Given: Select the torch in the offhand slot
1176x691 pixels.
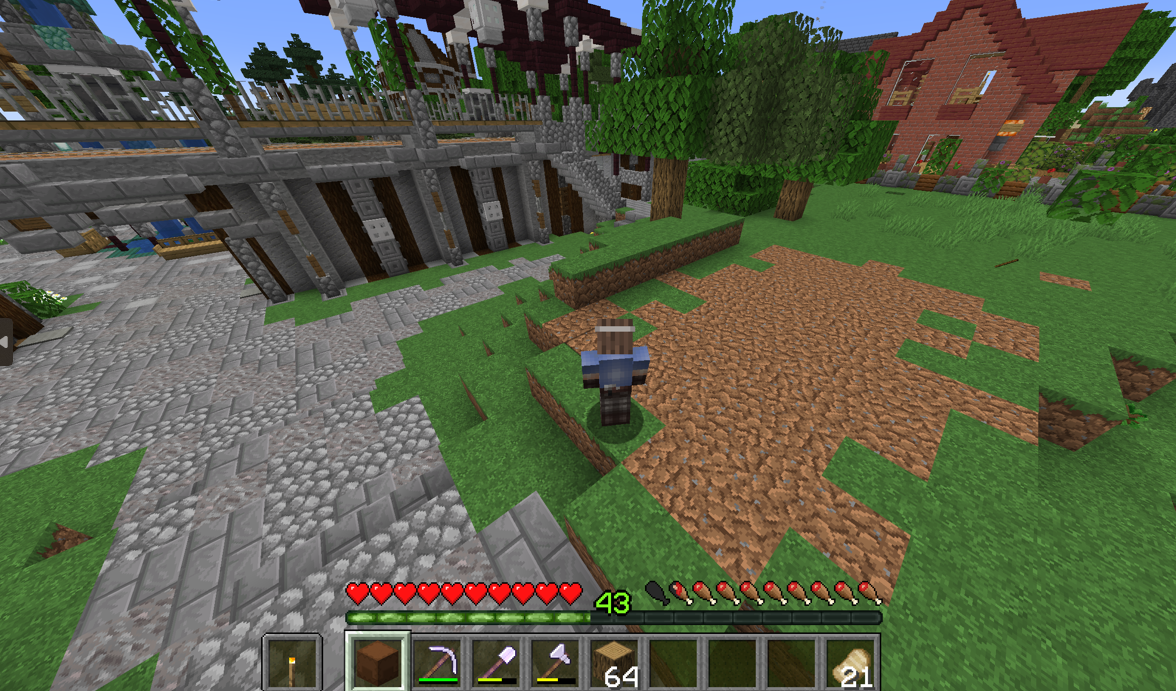Looking at the screenshot, I should pyautogui.click(x=292, y=662).
